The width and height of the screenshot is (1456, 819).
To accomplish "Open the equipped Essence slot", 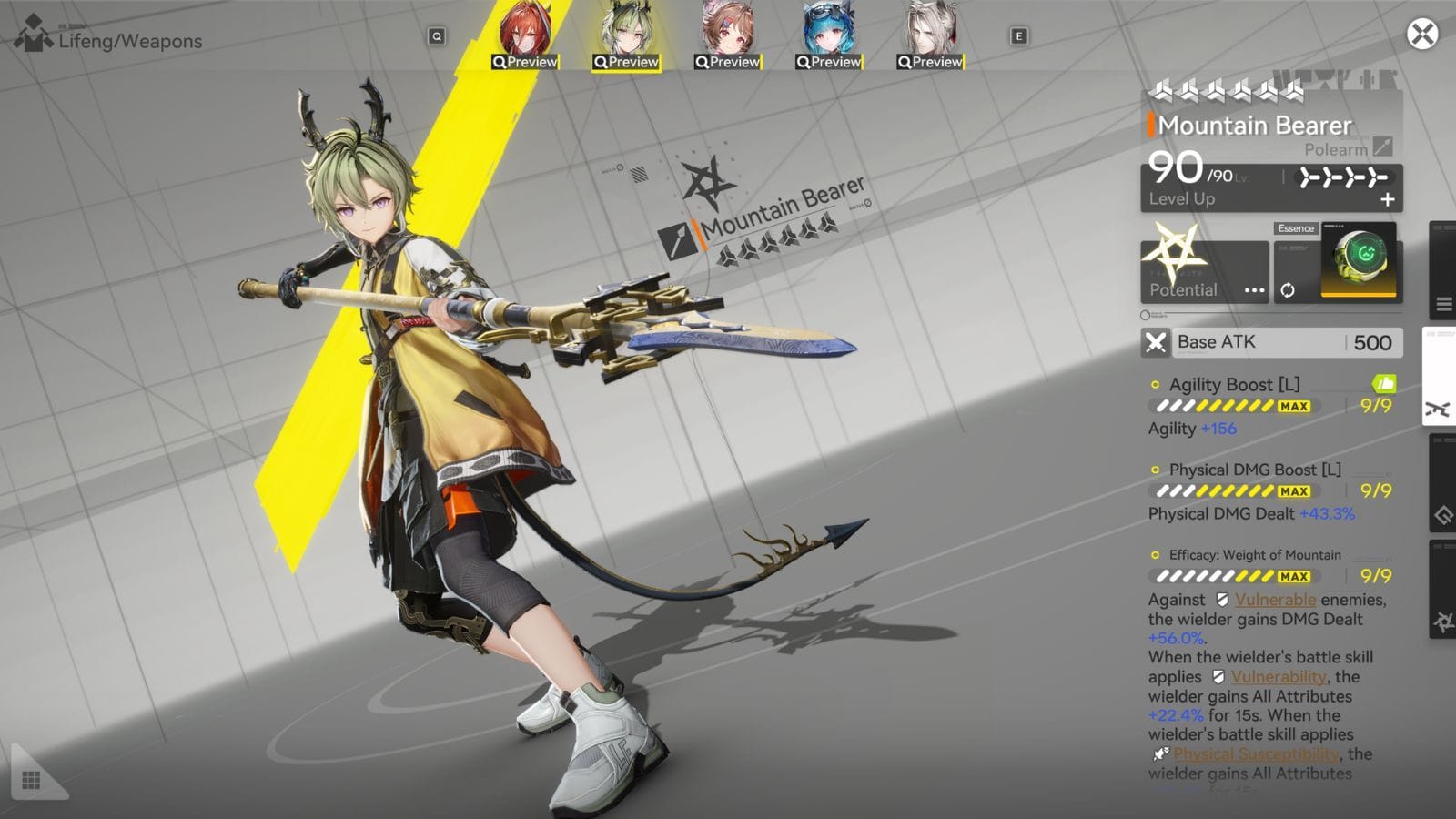I will point(1358,259).
